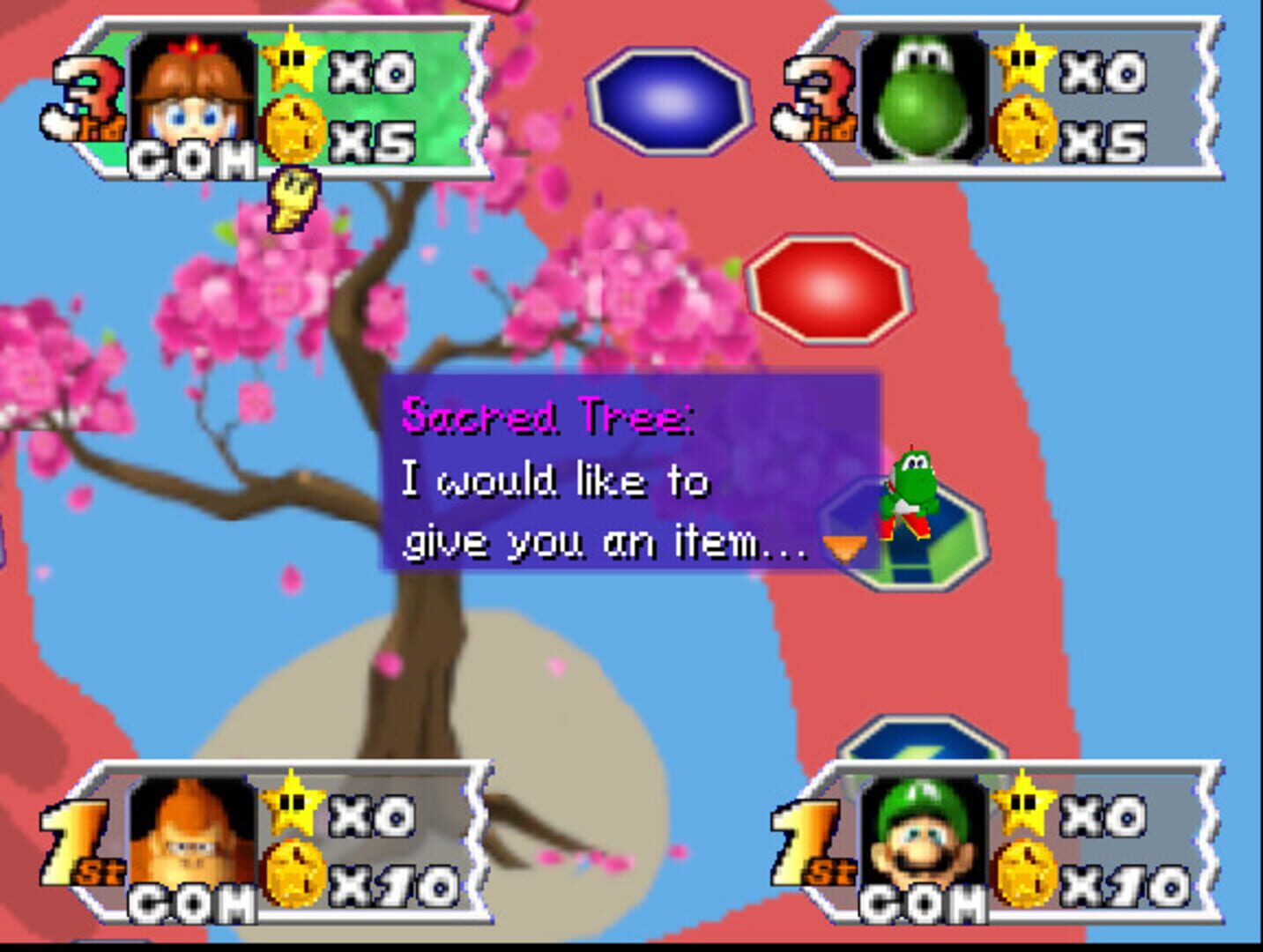The height and width of the screenshot is (952, 1263).
Task: Click the star icon on Yoshi's panel
Action: click(x=1024, y=63)
